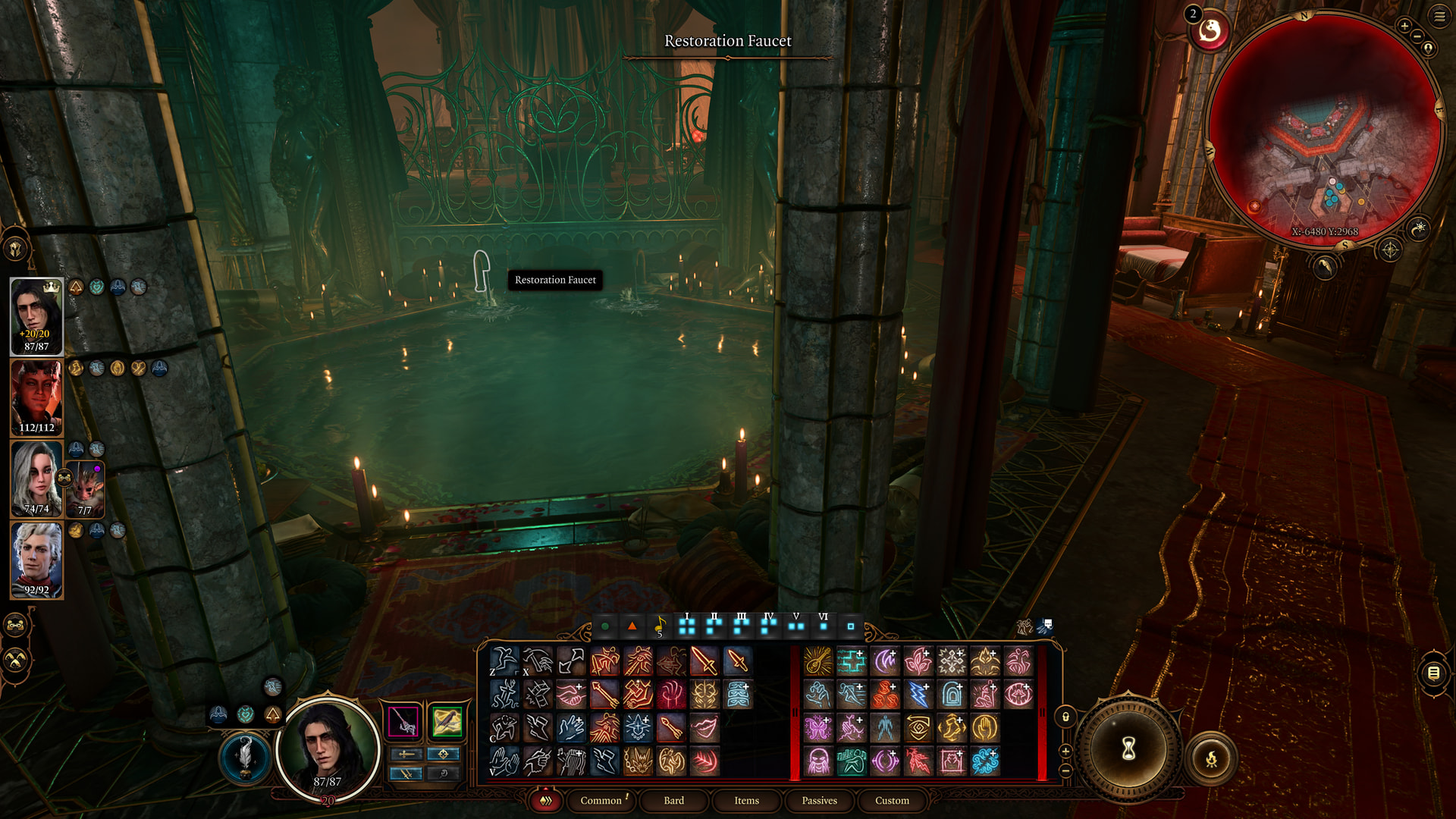The image size is (1456, 819).
Task: Choose the silver-haired elf portrait with 92/92
Action: point(36,560)
